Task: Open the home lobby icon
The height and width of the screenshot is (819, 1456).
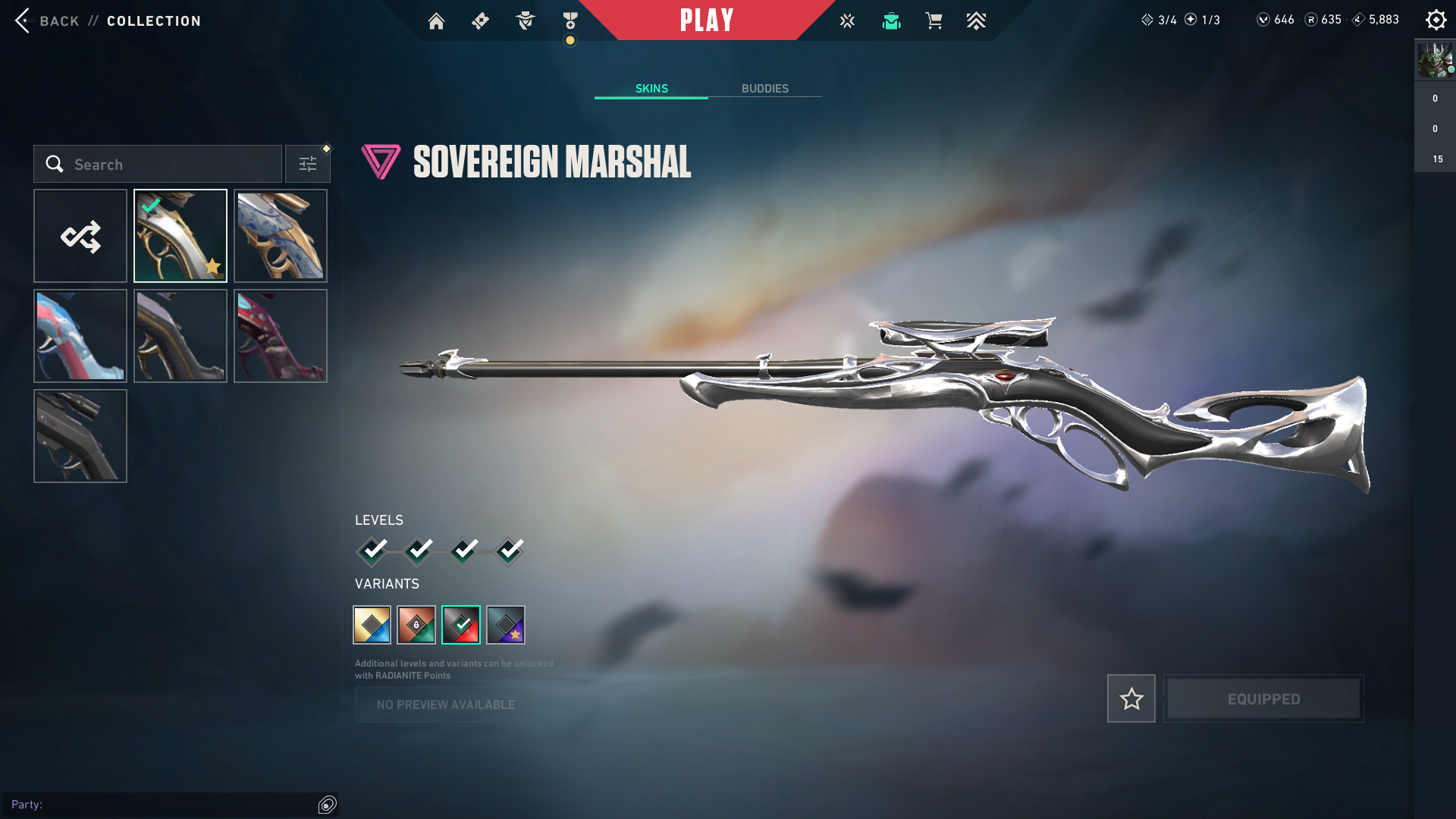Action: [x=436, y=21]
